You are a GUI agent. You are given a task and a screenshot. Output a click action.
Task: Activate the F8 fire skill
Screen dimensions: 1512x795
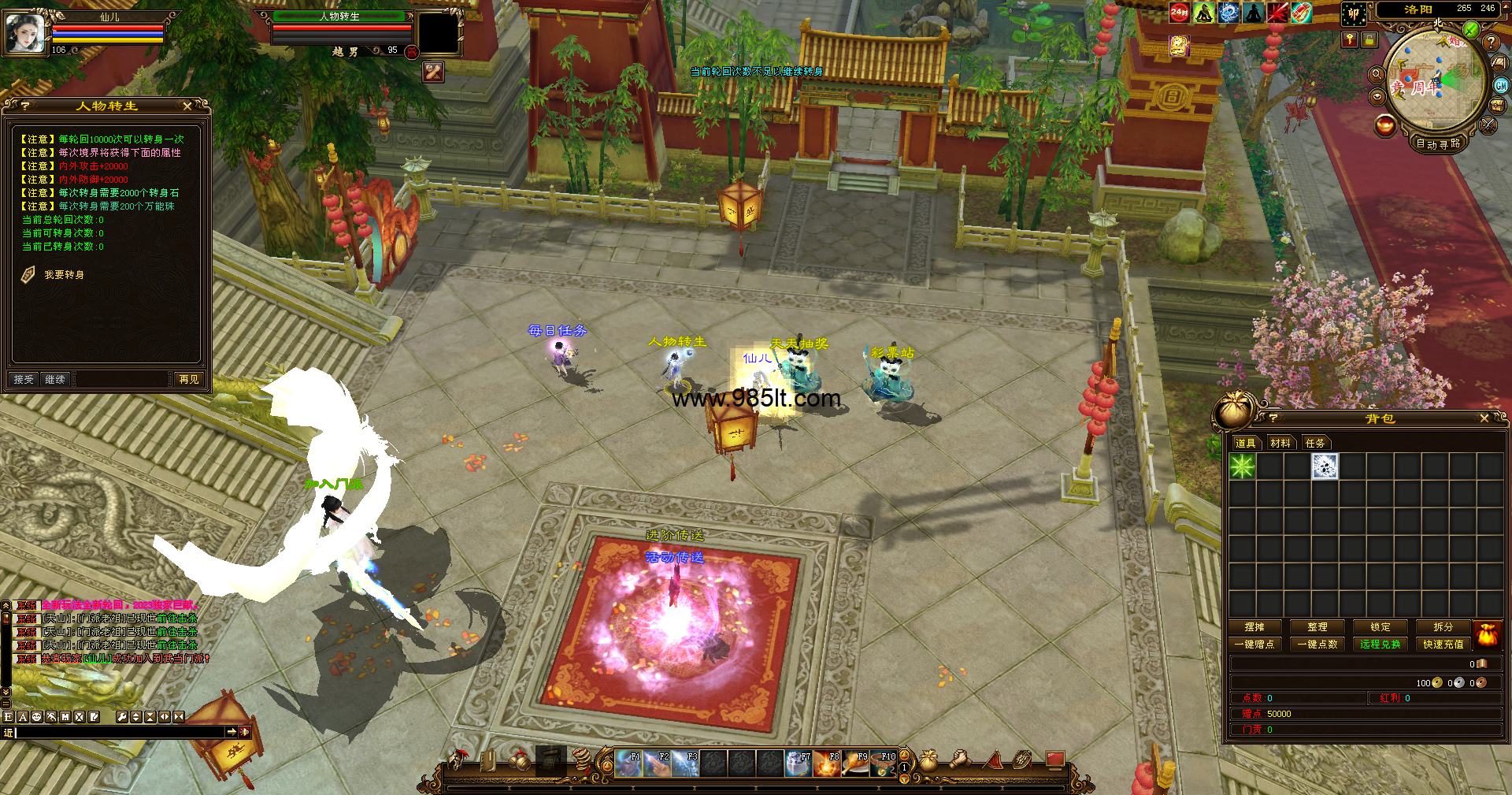click(827, 763)
